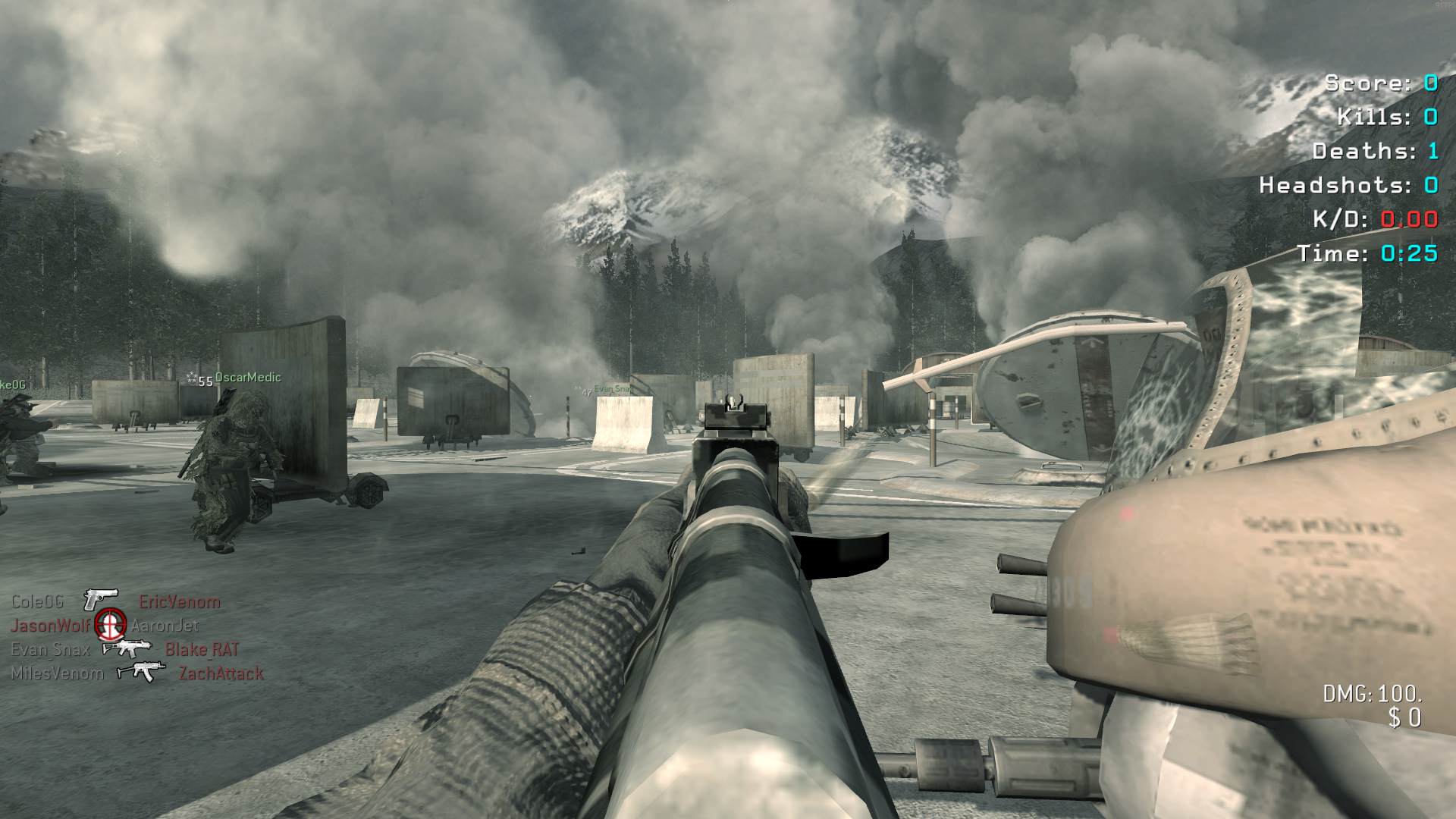The image size is (1456, 819).
Task: Click ZachAttack's name in the kill feed
Action: tap(221, 673)
